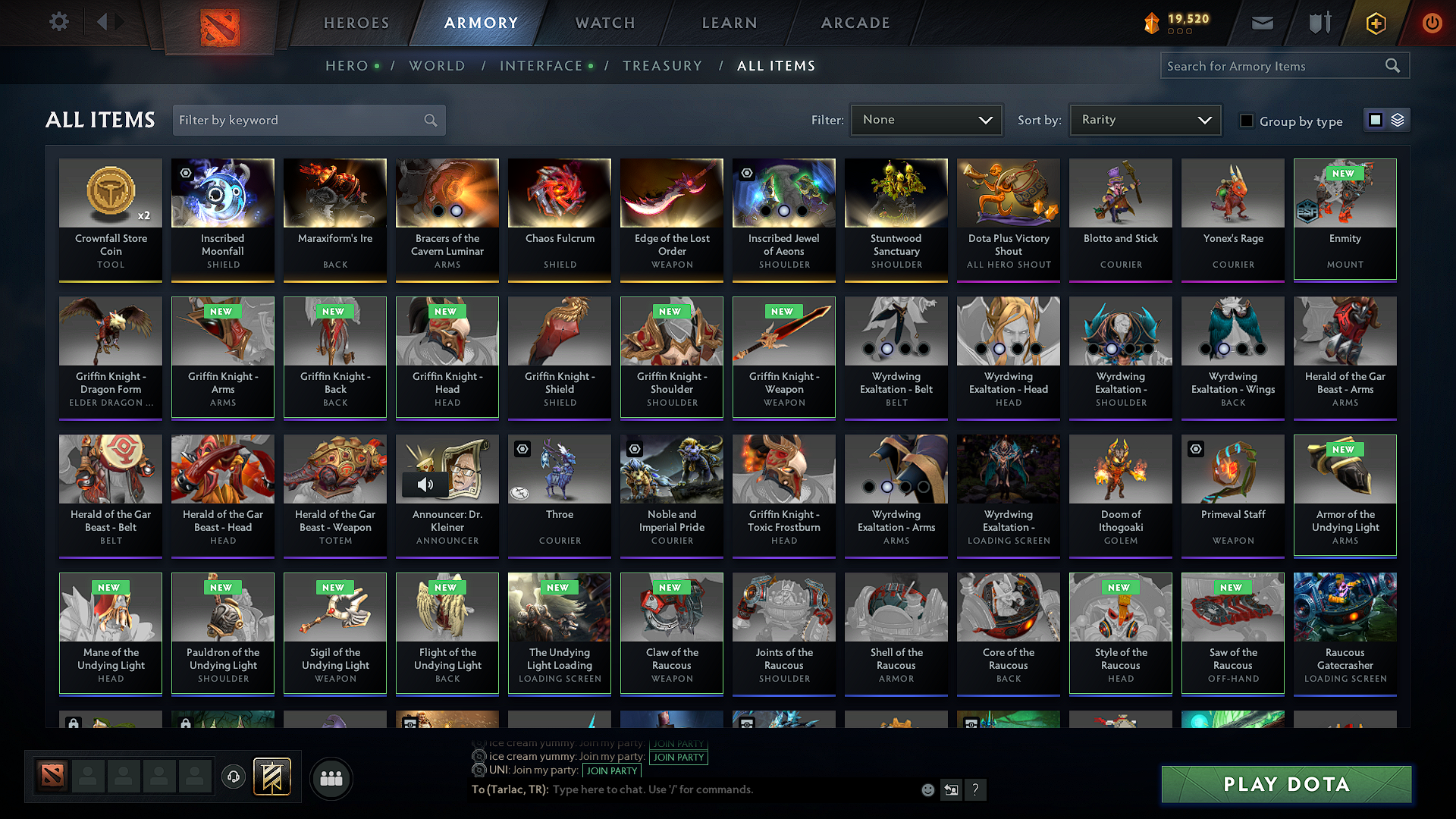Screen dimensions: 1456x819
Task: Switch to stacked grid view toggle
Action: coord(1398,119)
